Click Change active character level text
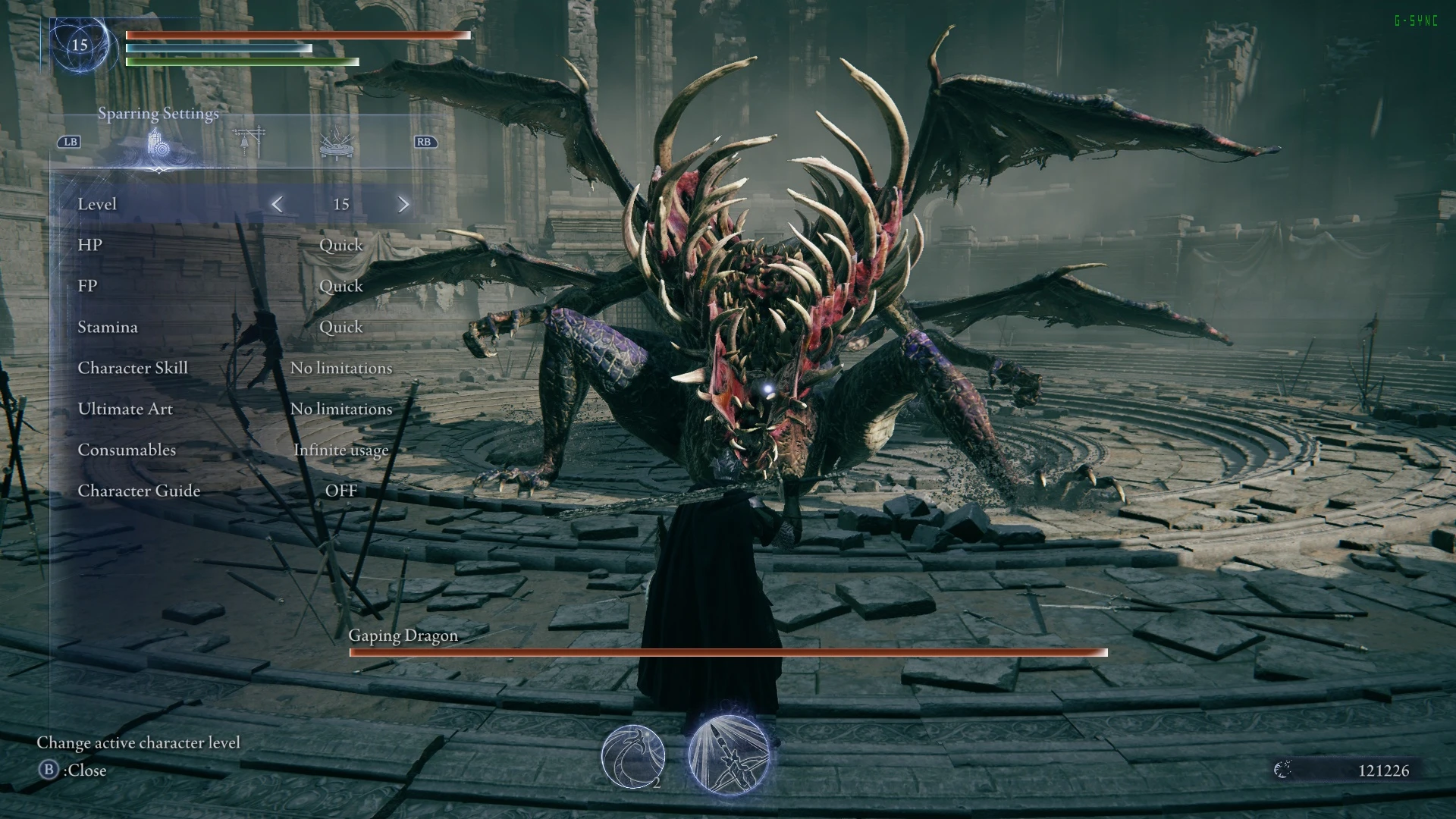The width and height of the screenshot is (1456, 819). click(x=139, y=743)
